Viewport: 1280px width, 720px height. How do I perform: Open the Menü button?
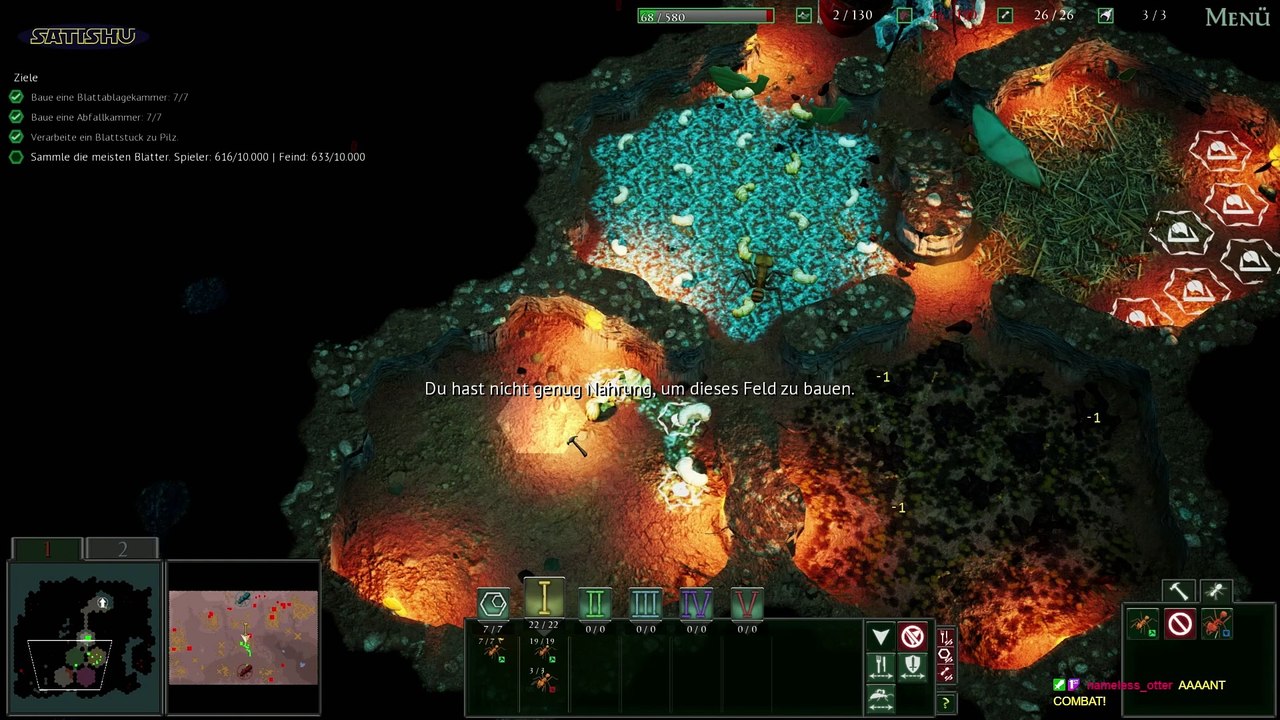point(1237,17)
